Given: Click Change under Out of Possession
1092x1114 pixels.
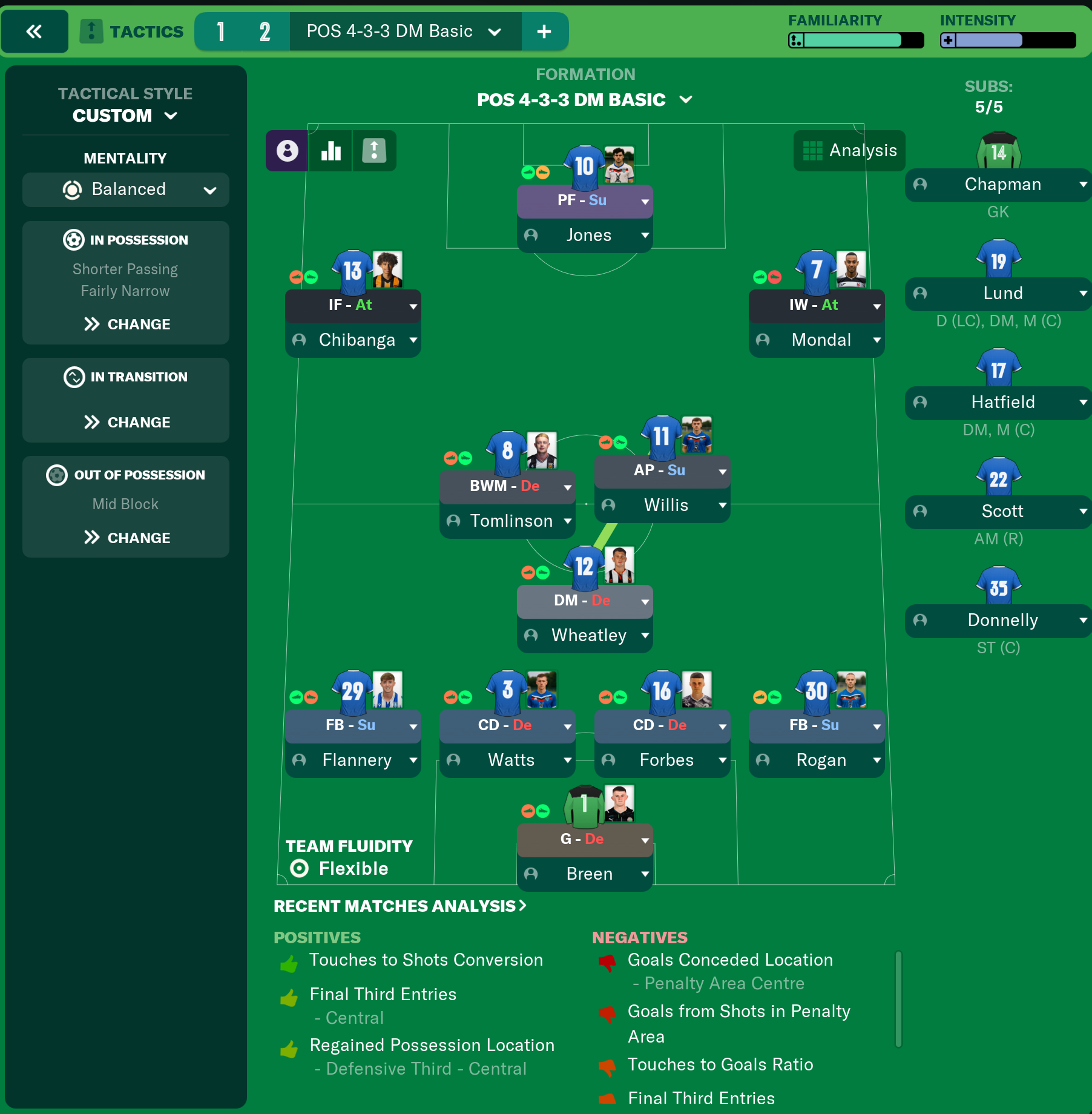Looking at the screenshot, I should coord(125,537).
